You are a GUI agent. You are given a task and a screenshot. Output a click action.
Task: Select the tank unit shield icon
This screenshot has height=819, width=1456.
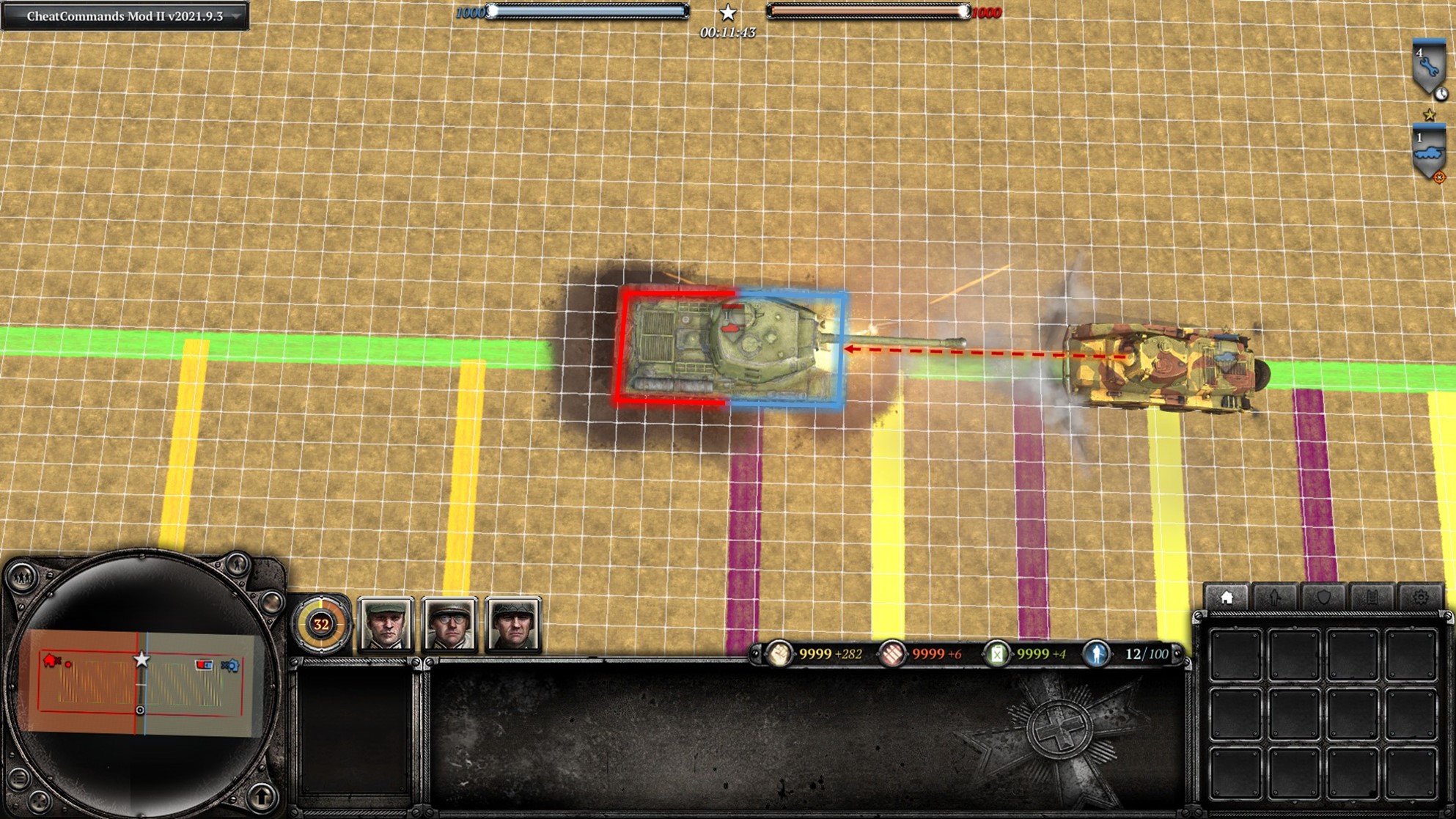point(1428,153)
